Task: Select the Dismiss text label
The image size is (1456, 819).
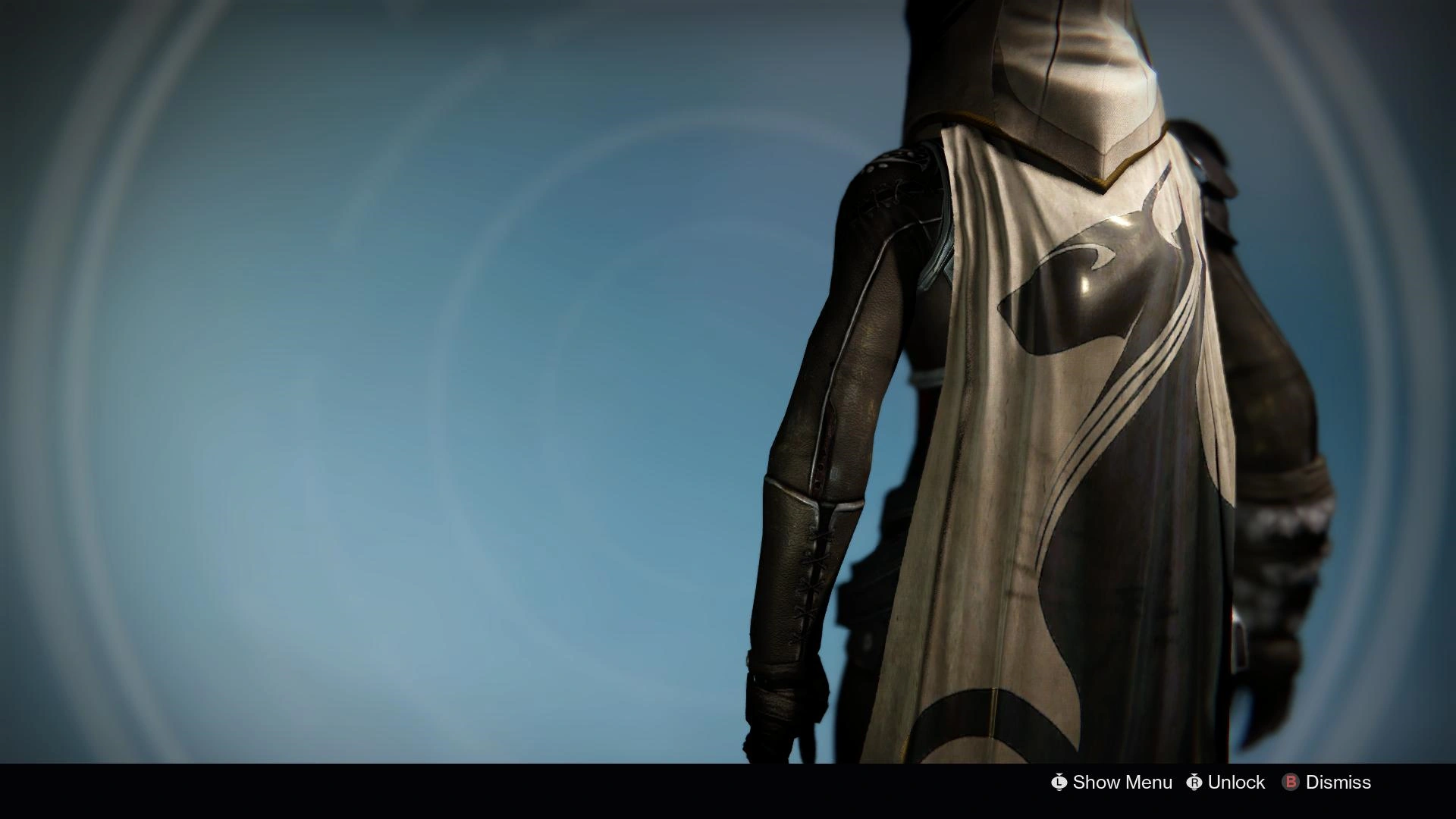Action: (x=1339, y=783)
